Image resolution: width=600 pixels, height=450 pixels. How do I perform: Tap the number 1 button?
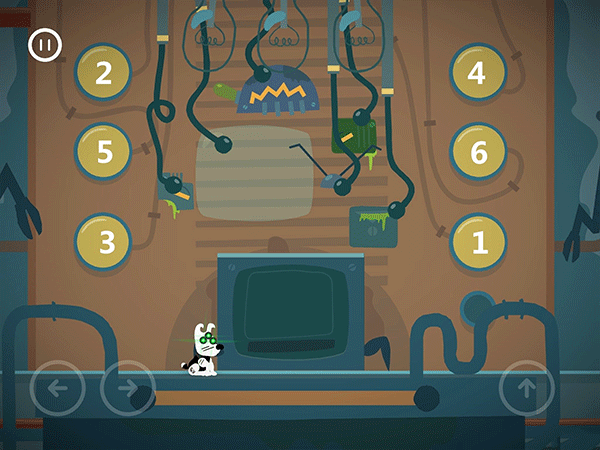point(477,242)
